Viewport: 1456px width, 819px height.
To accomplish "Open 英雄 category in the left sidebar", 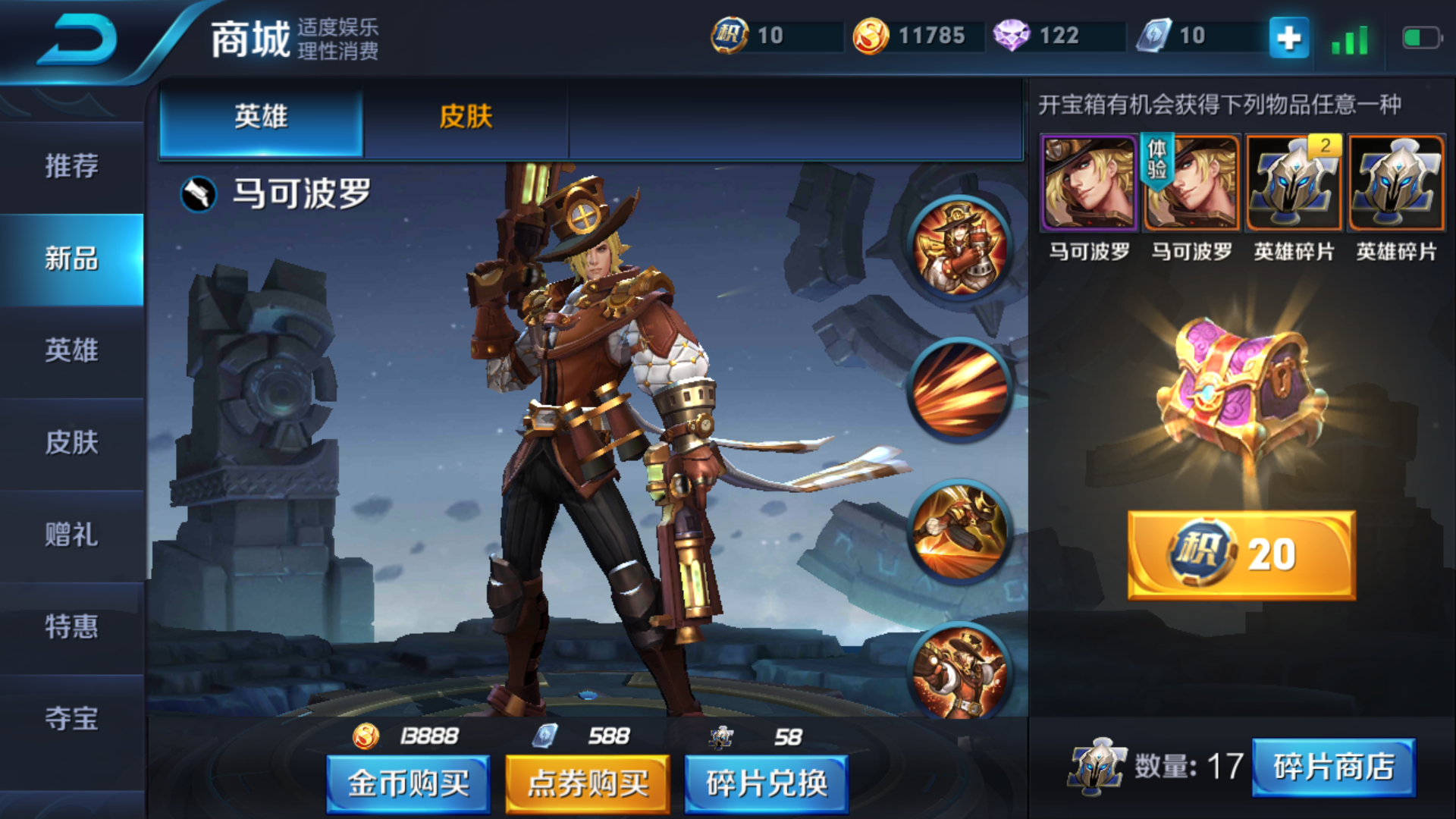I will coord(71,350).
